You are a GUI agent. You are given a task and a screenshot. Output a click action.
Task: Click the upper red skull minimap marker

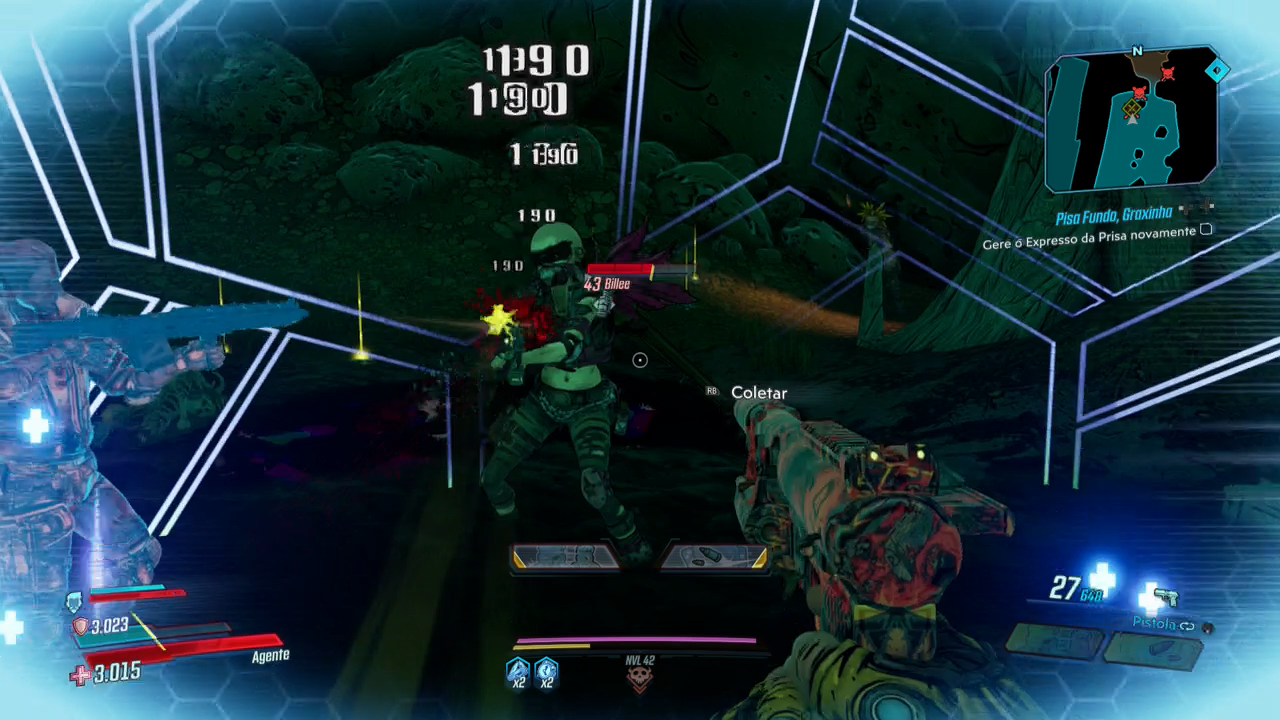click(x=1167, y=72)
